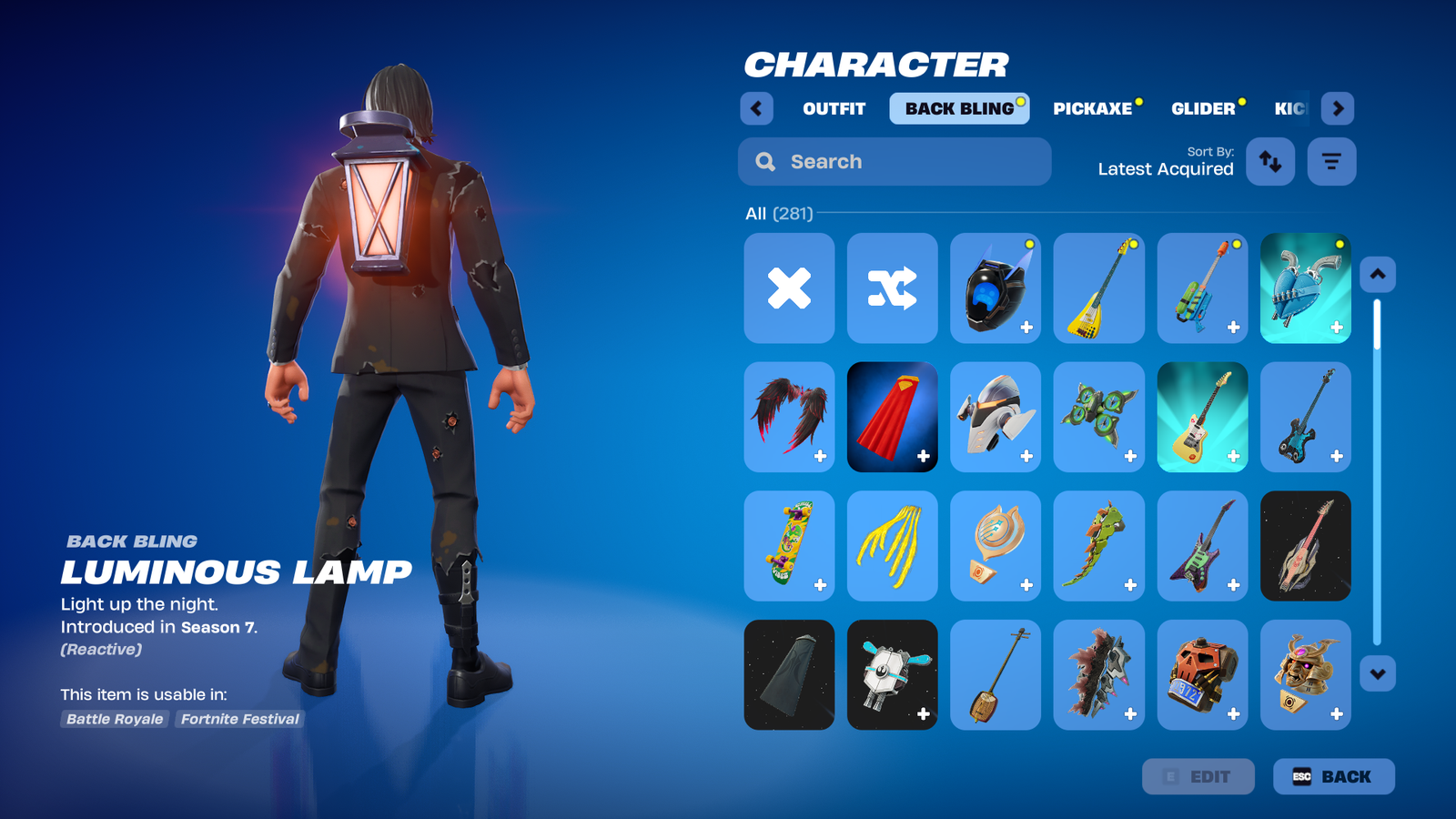
Task: Choose the X tile to remove back bling
Action: click(789, 288)
